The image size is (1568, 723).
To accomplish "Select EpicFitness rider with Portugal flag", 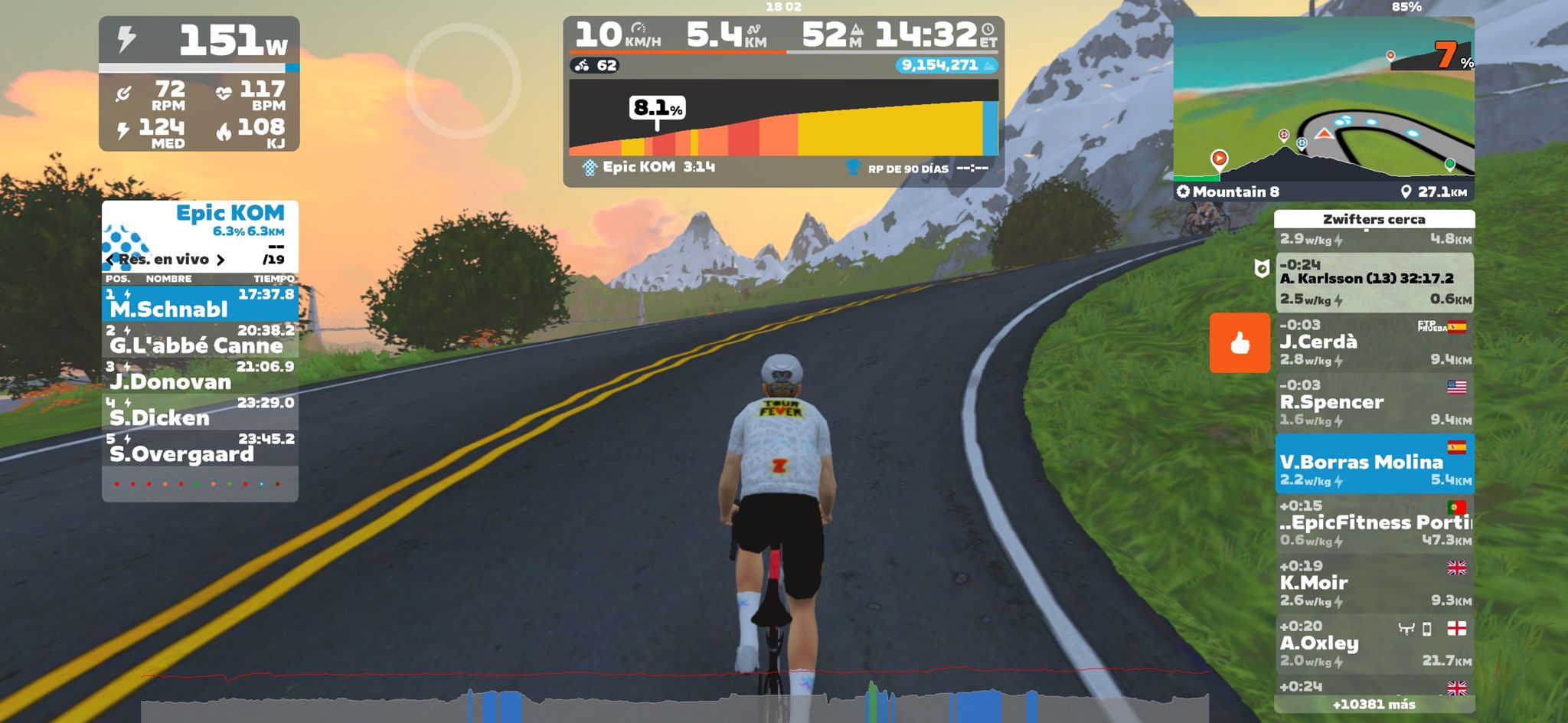I will pos(1374,523).
